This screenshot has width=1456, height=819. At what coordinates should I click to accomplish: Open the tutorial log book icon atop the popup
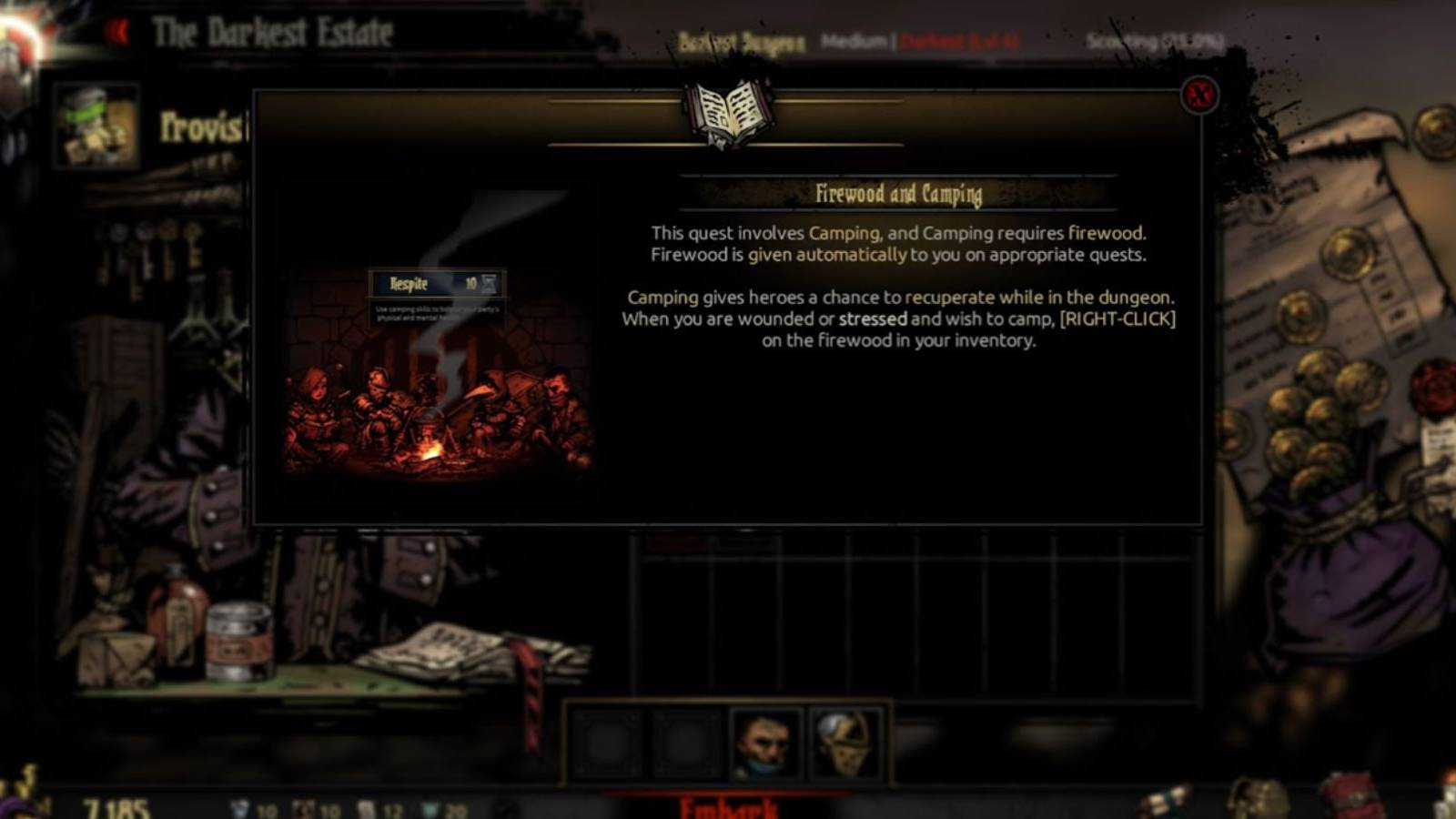[728, 111]
